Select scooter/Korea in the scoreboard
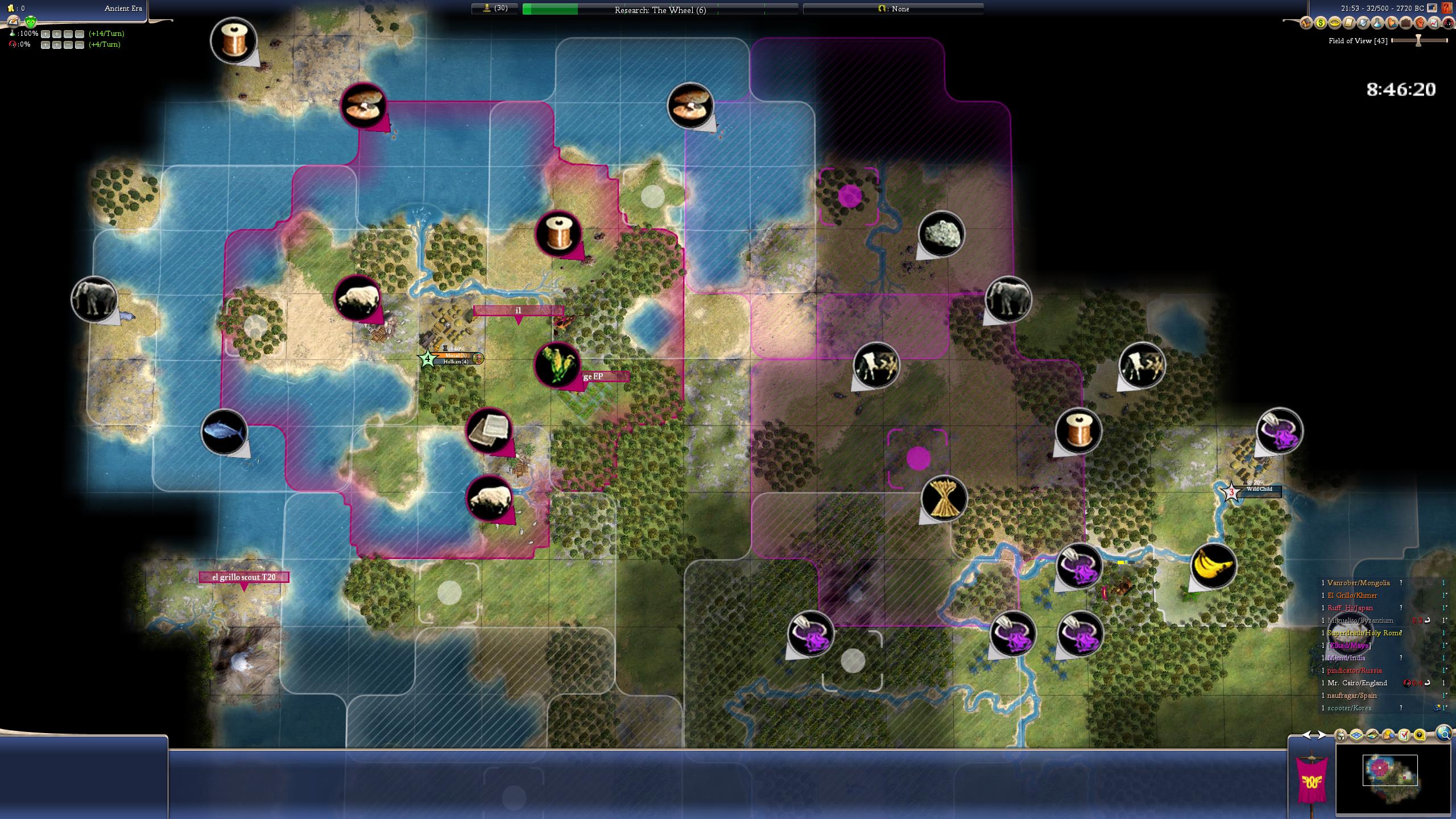1456x819 pixels. coord(1349,708)
